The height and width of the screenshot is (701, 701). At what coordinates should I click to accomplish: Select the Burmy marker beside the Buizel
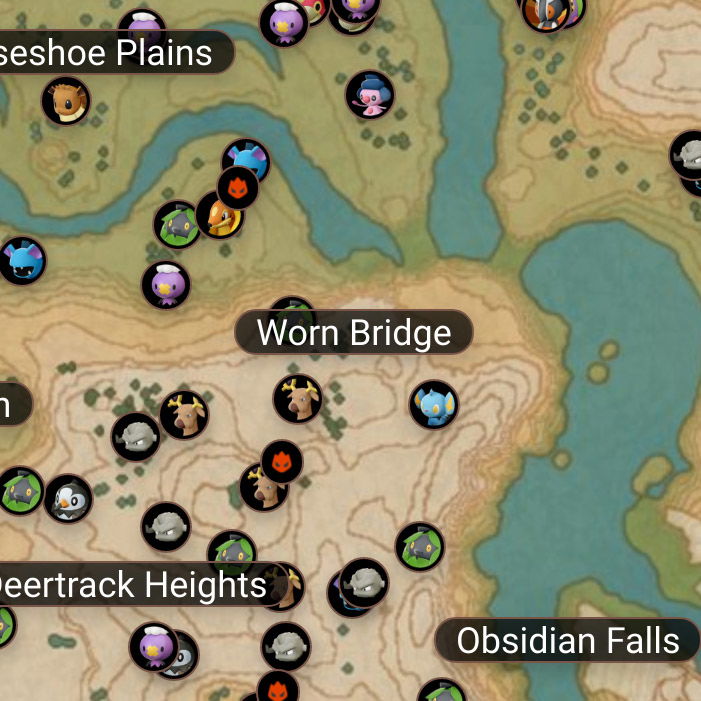click(x=178, y=225)
